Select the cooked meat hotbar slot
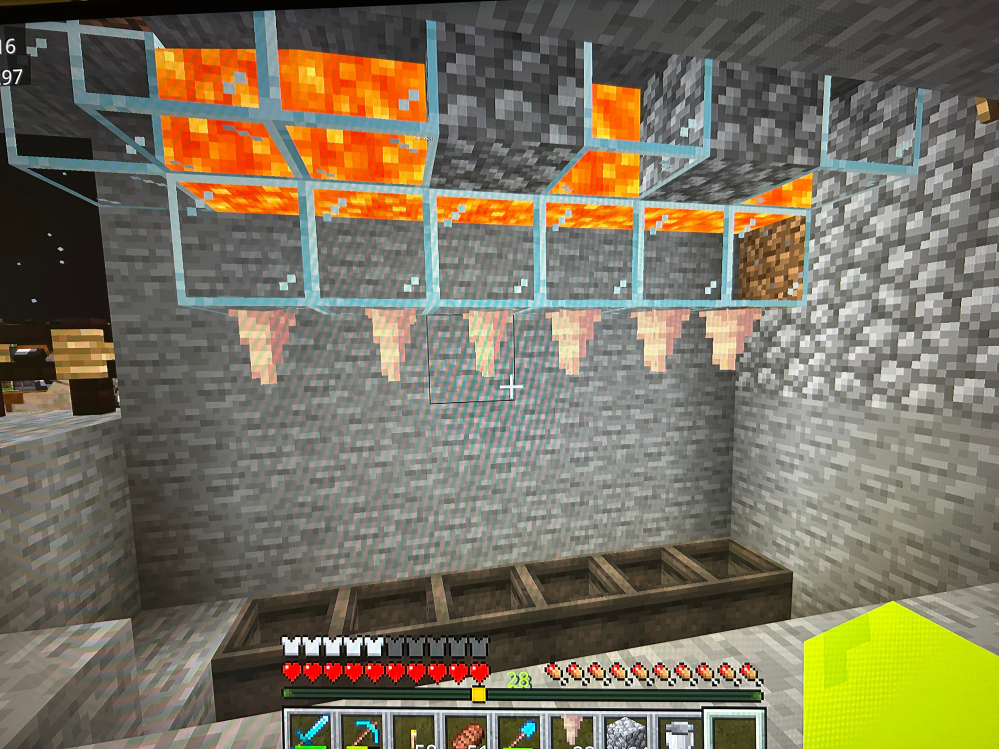 coord(467,733)
